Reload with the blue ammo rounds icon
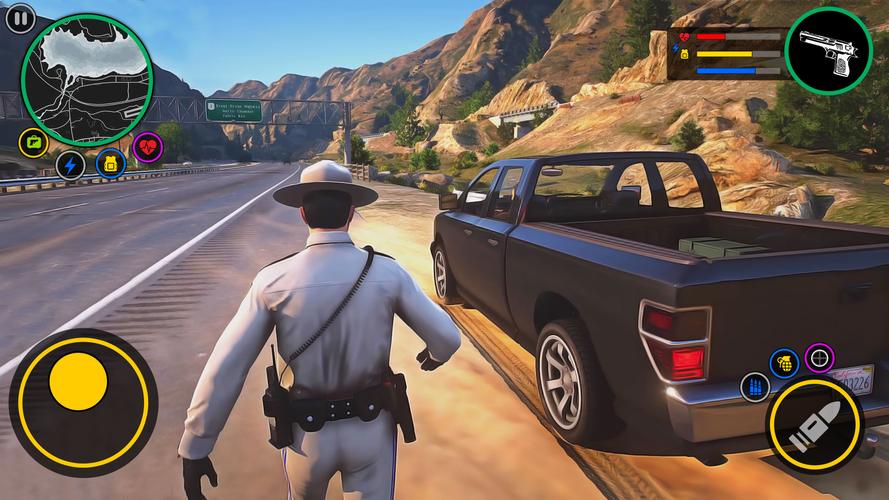889x500 pixels. (x=755, y=388)
